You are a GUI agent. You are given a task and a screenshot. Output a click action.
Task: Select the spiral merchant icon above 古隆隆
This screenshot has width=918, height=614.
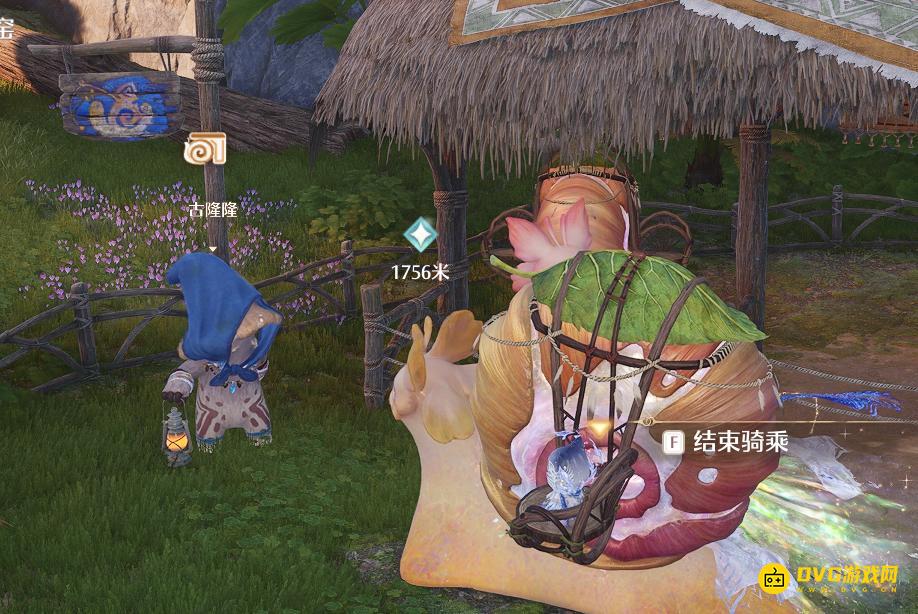click(x=205, y=151)
